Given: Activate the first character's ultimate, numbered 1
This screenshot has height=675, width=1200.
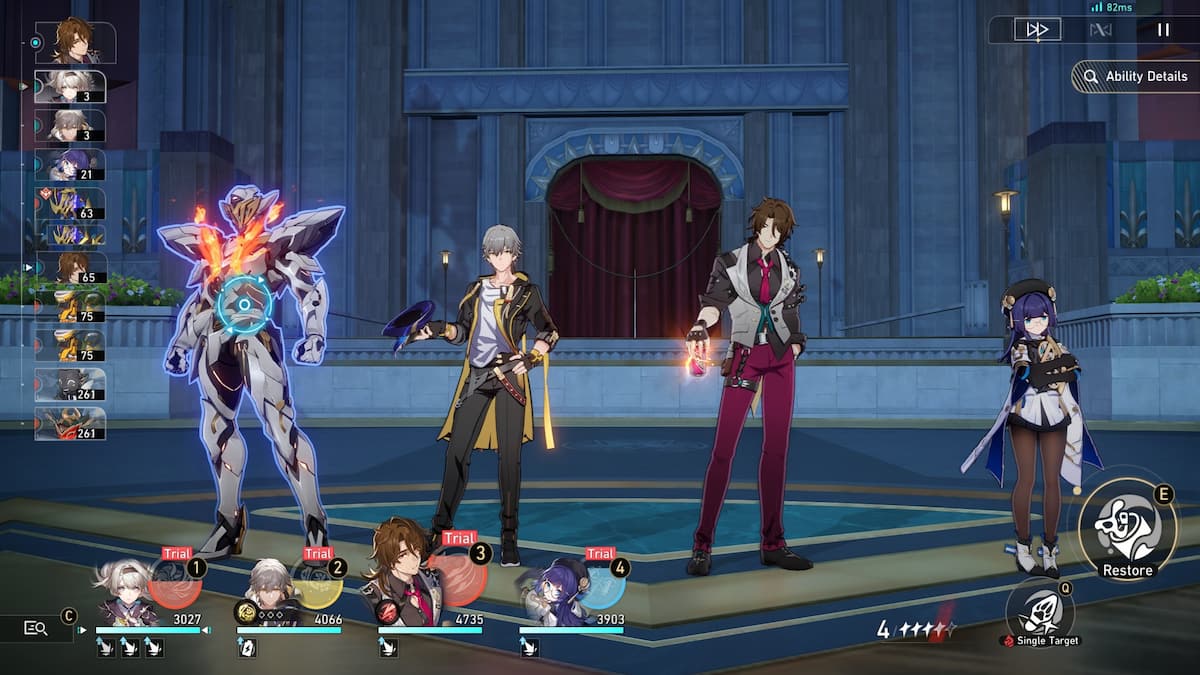Looking at the screenshot, I should point(175,583).
